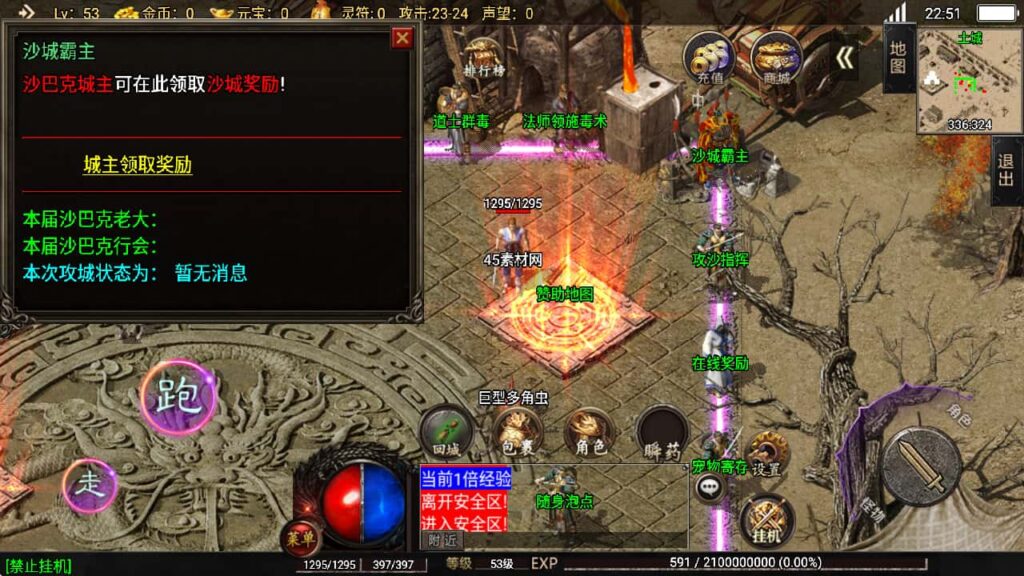Open the 排行榜 ranking icon
Viewport: 1024px width, 576px height.
pyautogui.click(x=483, y=59)
